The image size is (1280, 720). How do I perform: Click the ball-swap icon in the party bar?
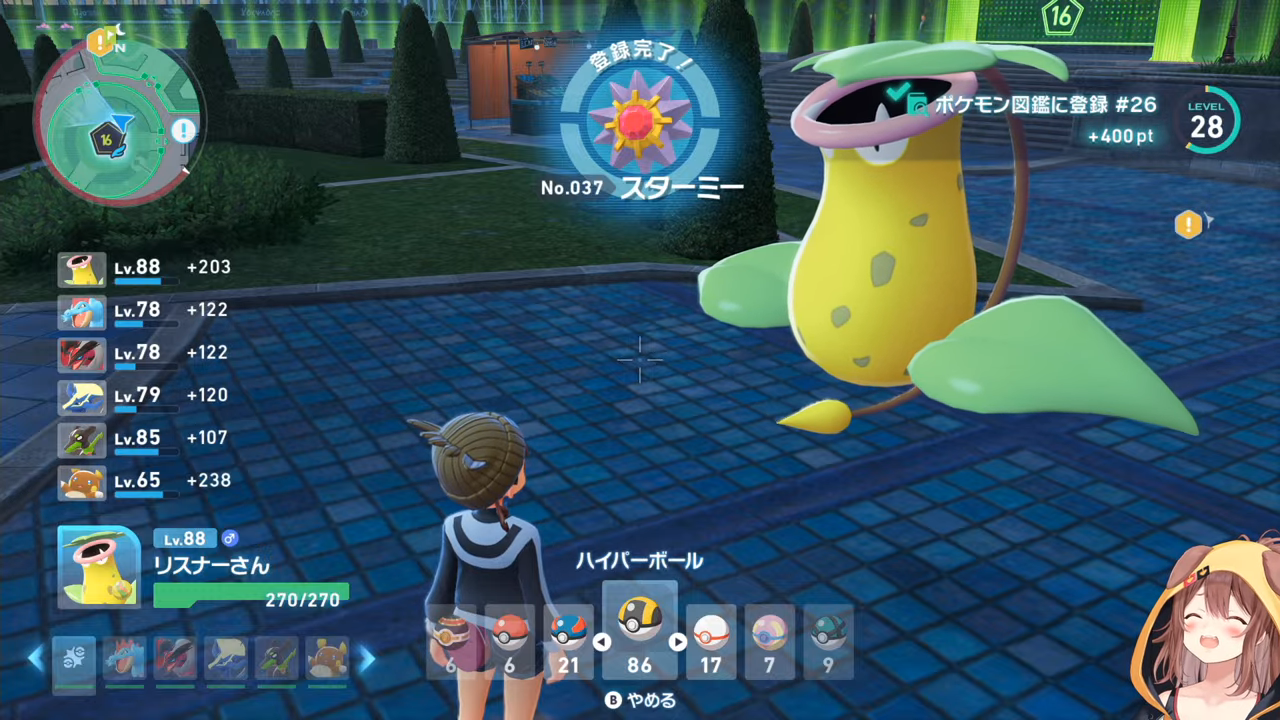(x=74, y=660)
